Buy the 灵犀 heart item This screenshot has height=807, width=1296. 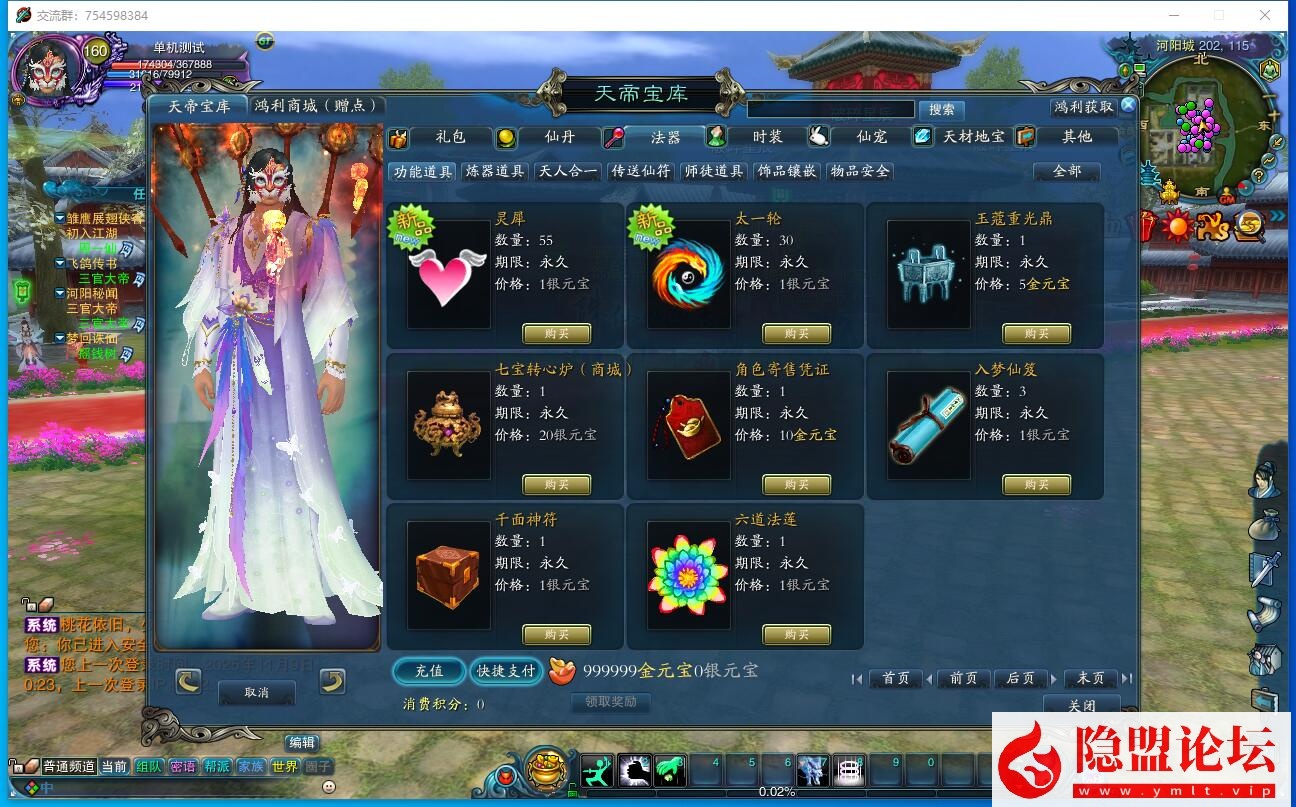557,333
